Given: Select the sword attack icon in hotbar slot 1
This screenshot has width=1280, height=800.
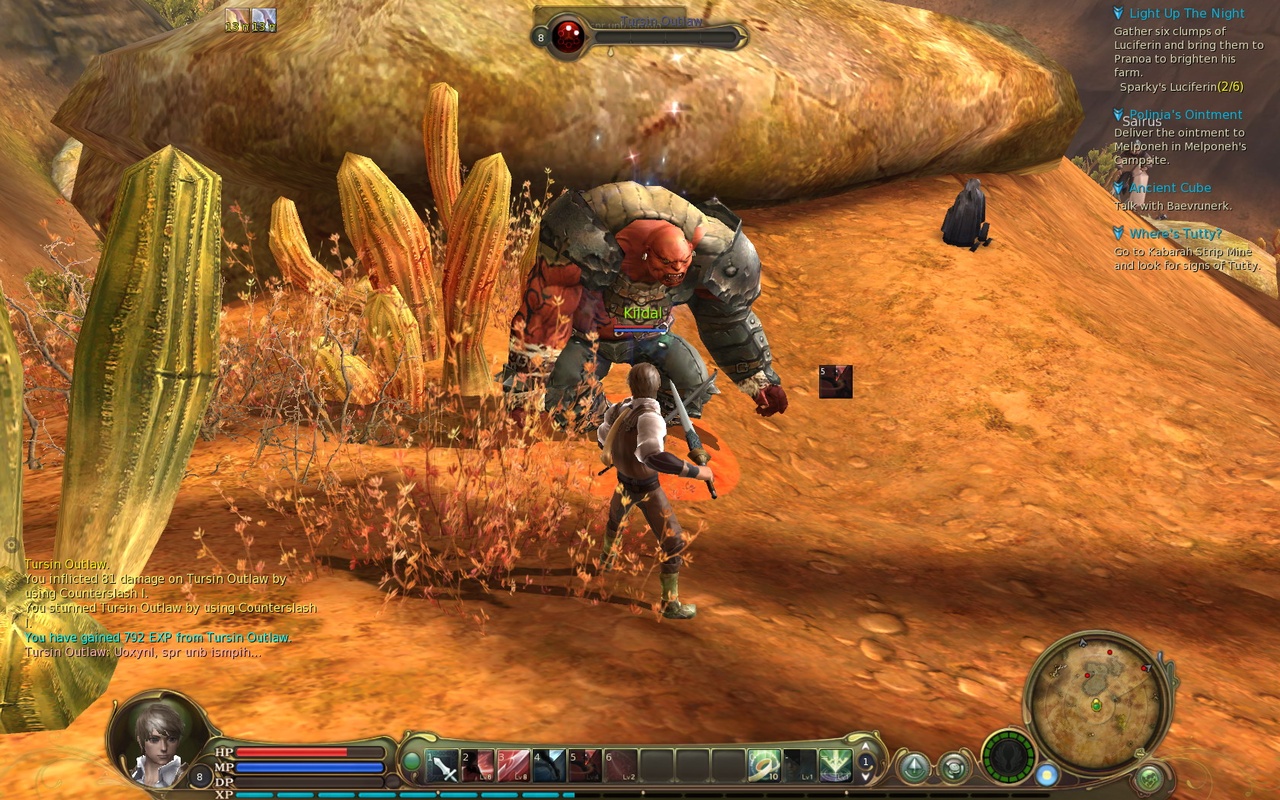Looking at the screenshot, I should pyautogui.click(x=443, y=767).
